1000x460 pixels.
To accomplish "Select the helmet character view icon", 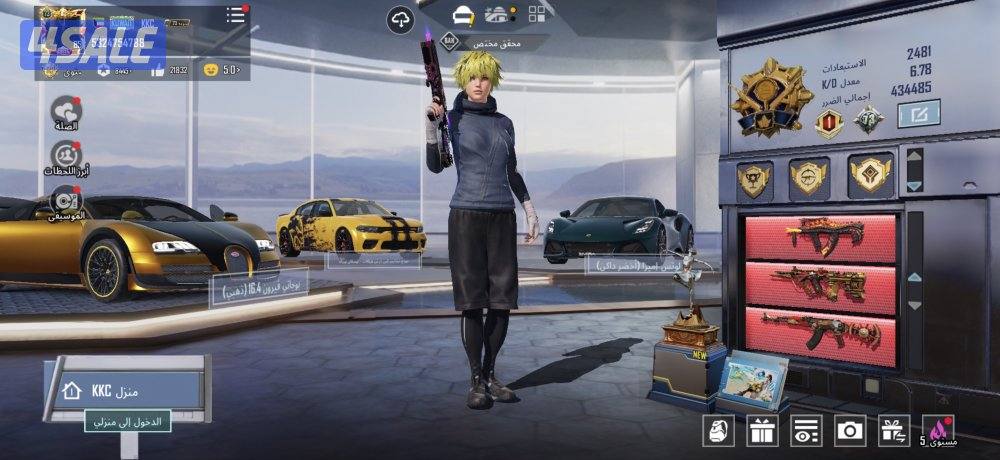I will click(x=462, y=15).
